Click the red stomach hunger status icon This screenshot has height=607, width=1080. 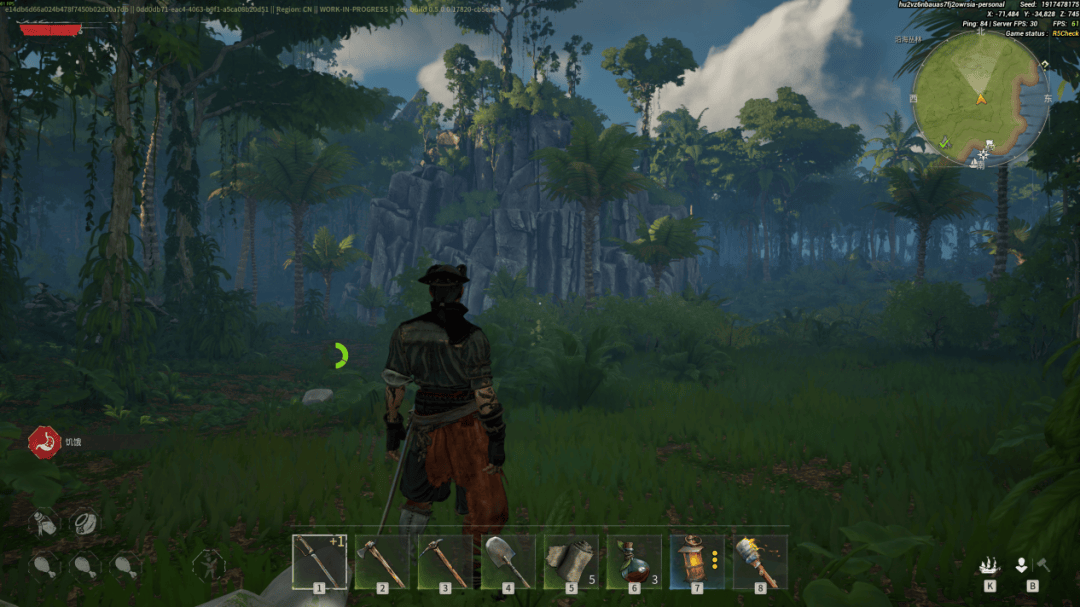tap(44, 442)
